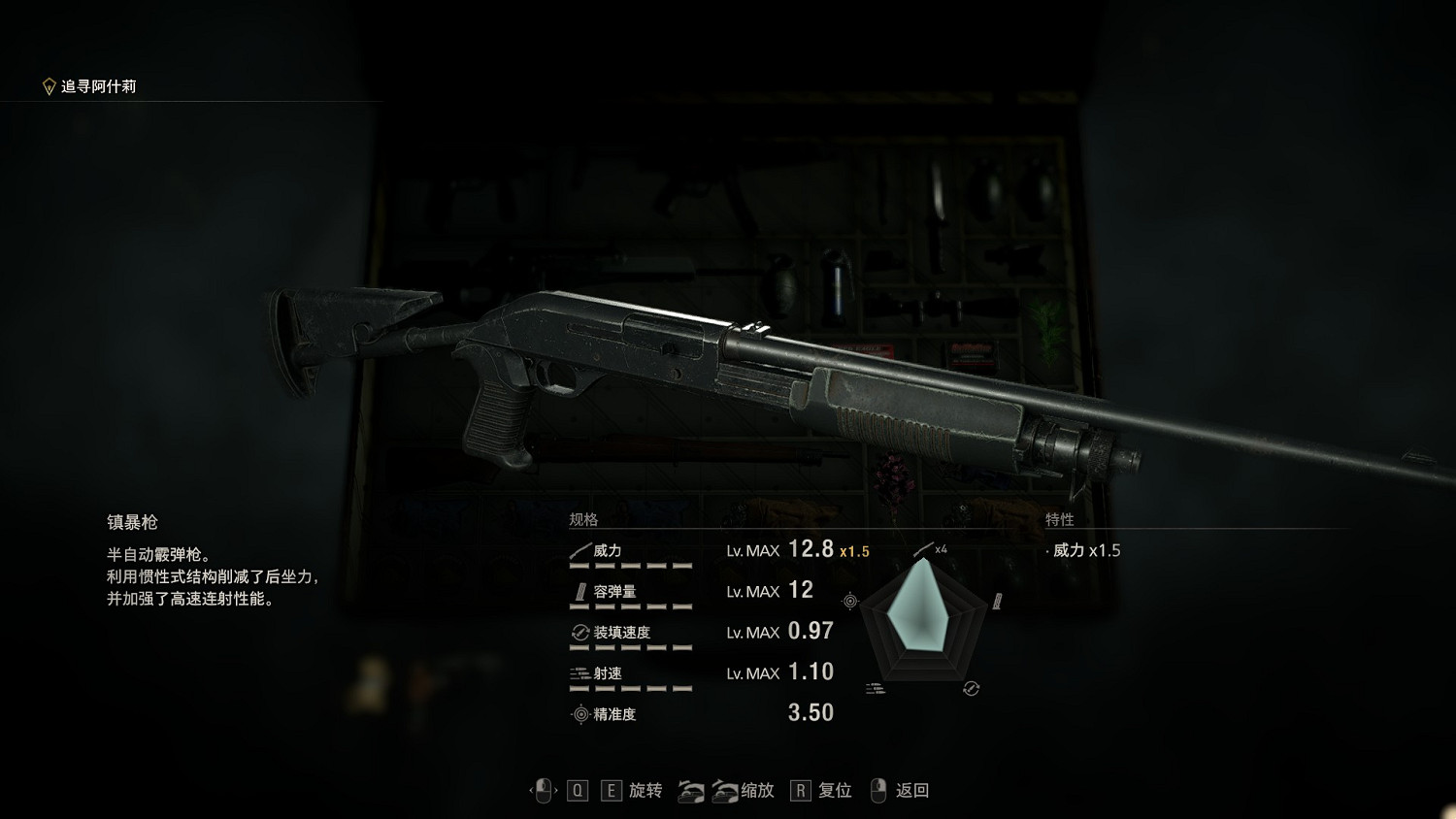Toggle the x1.5 power multiplier label

(x=853, y=550)
